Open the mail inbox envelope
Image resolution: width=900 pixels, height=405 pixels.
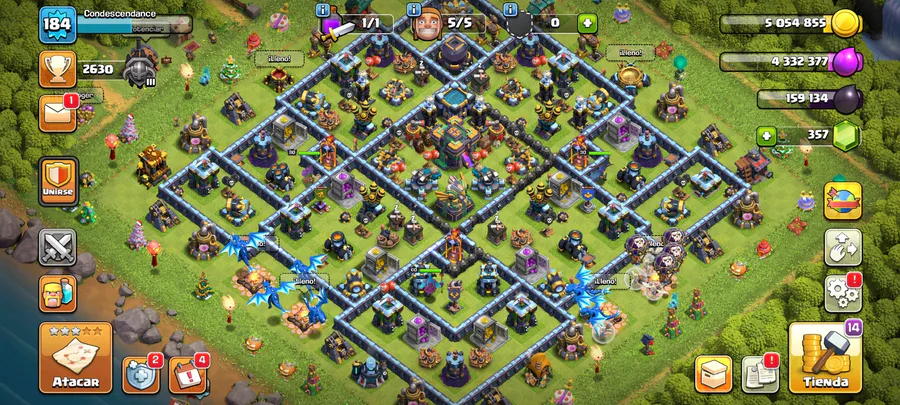point(58,112)
